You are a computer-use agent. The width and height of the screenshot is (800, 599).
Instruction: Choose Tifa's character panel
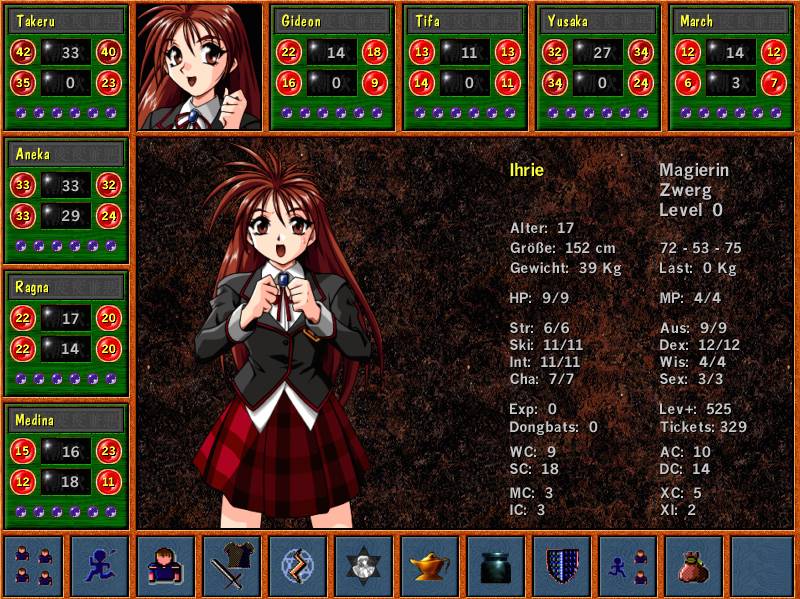pos(466,67)
